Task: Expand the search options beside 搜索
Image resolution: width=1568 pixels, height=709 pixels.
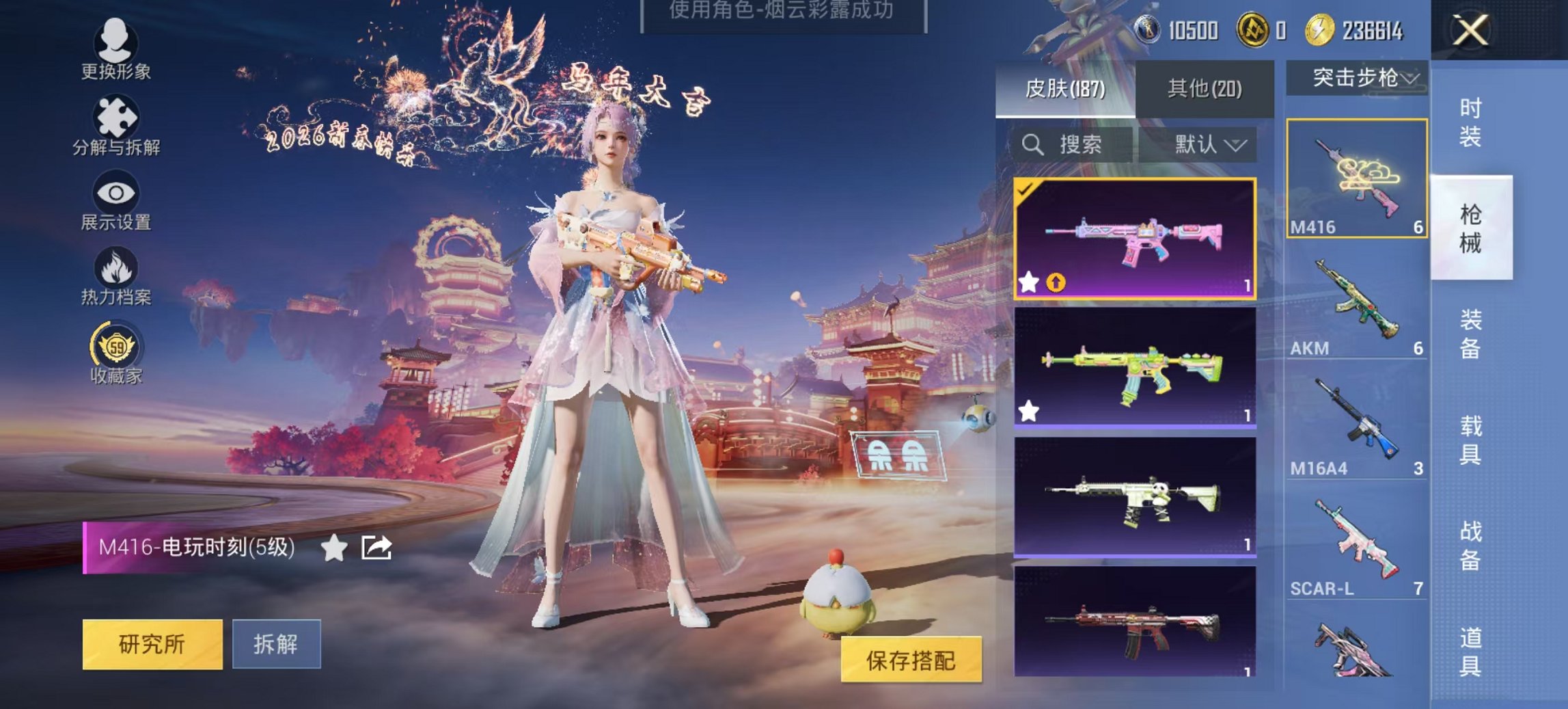Action: click(x=1237, y=146)
